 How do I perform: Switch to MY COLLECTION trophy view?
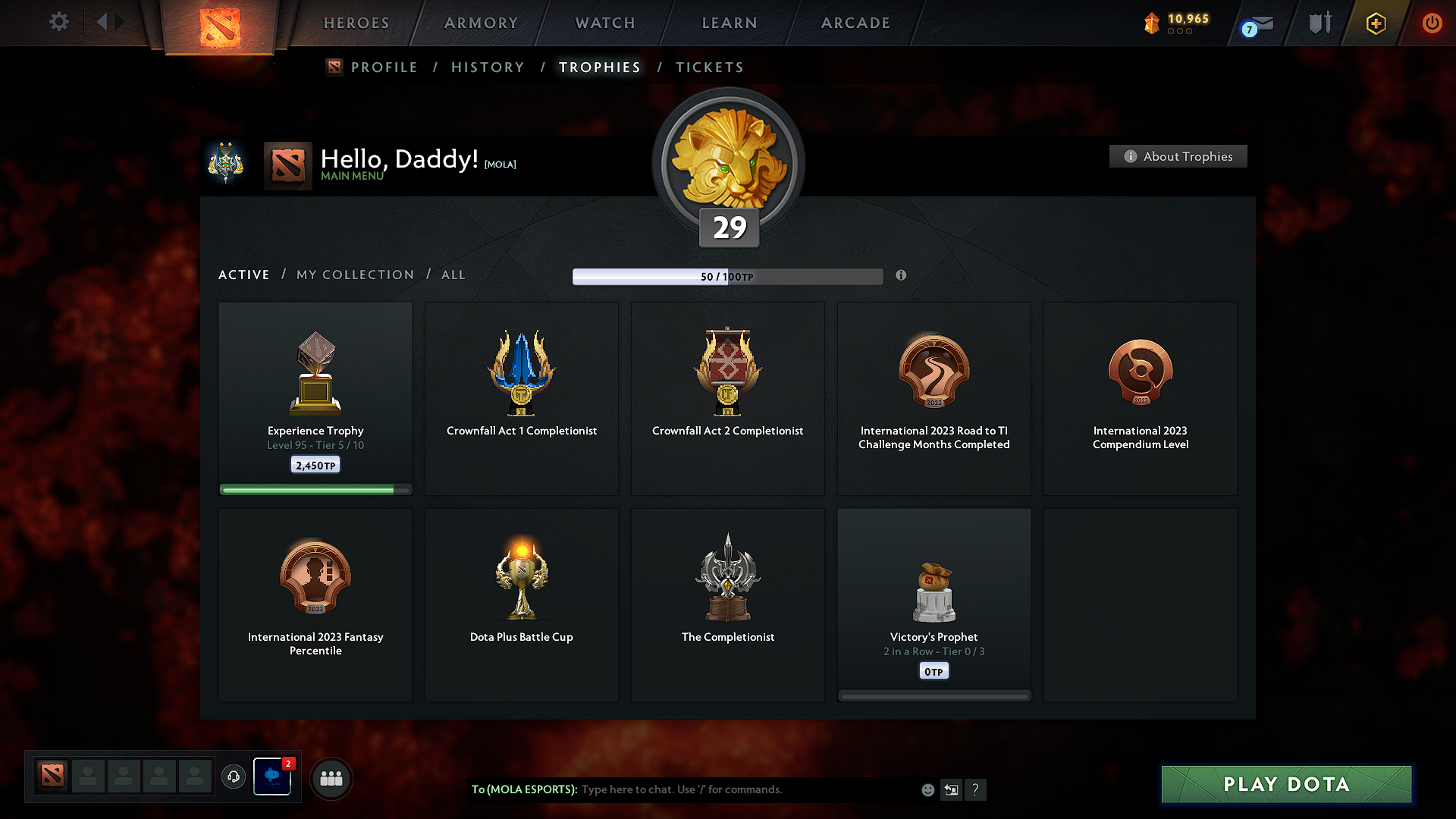tap(354, 275)
